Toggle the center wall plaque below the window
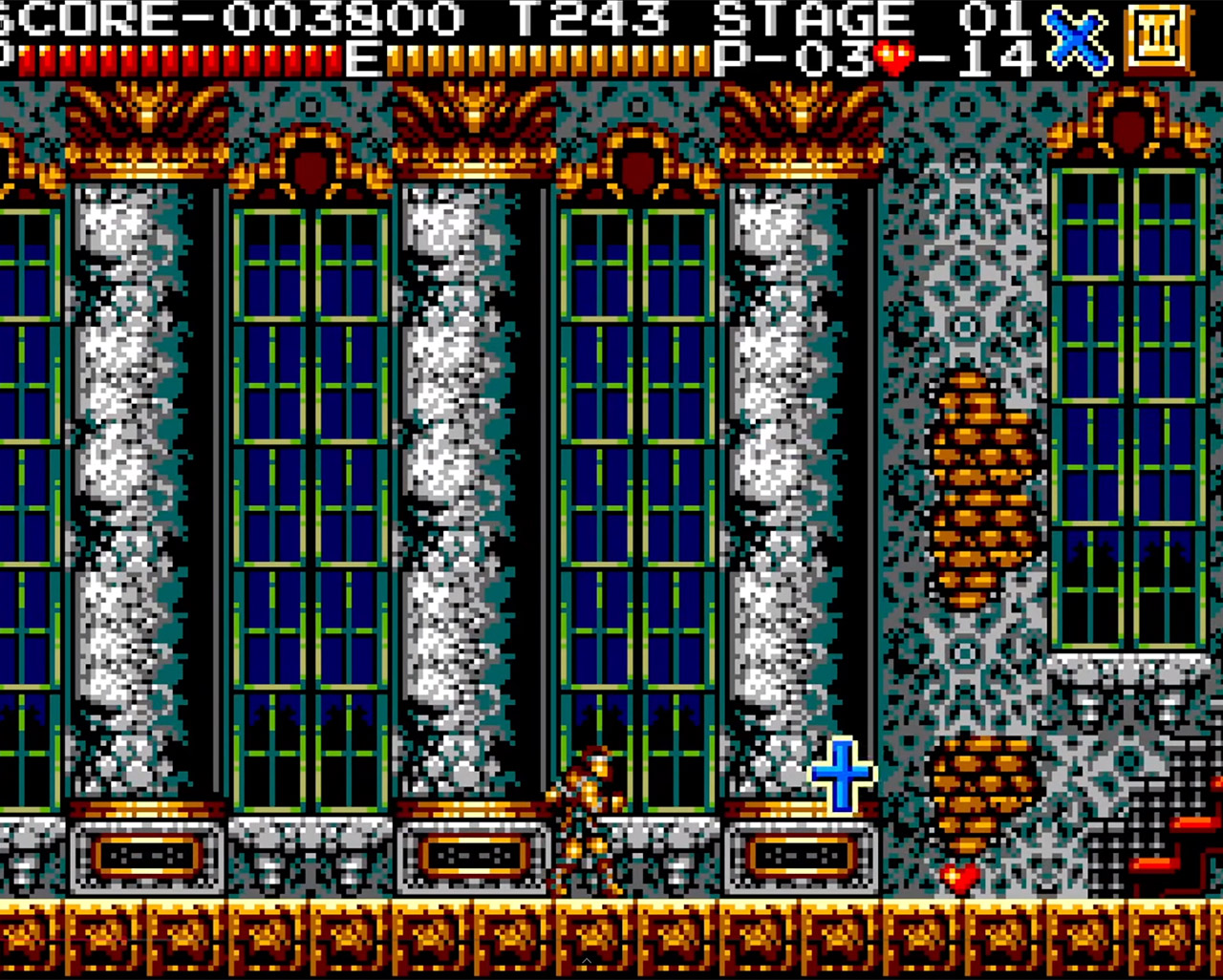1223x980 pixels. pos(471,855)
